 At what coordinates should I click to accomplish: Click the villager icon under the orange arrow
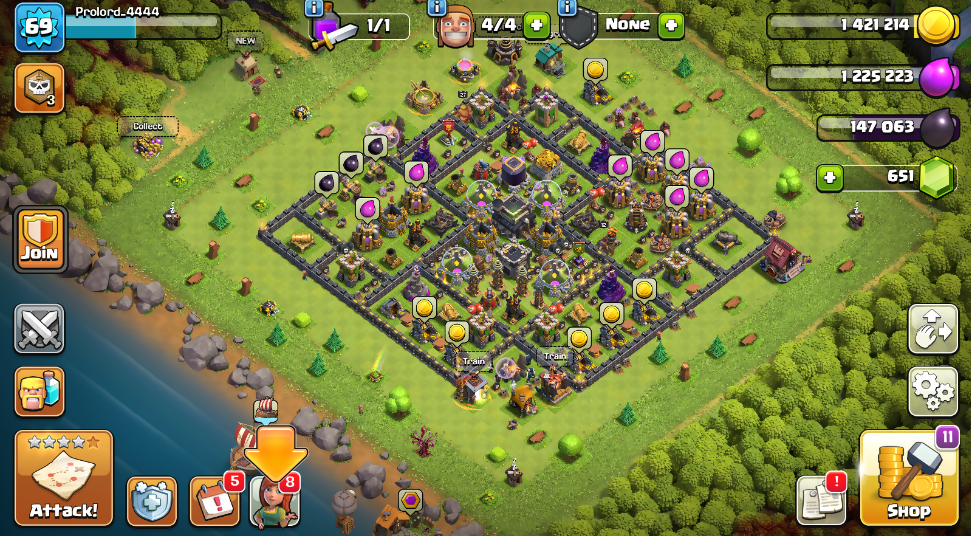coord(273,501)
